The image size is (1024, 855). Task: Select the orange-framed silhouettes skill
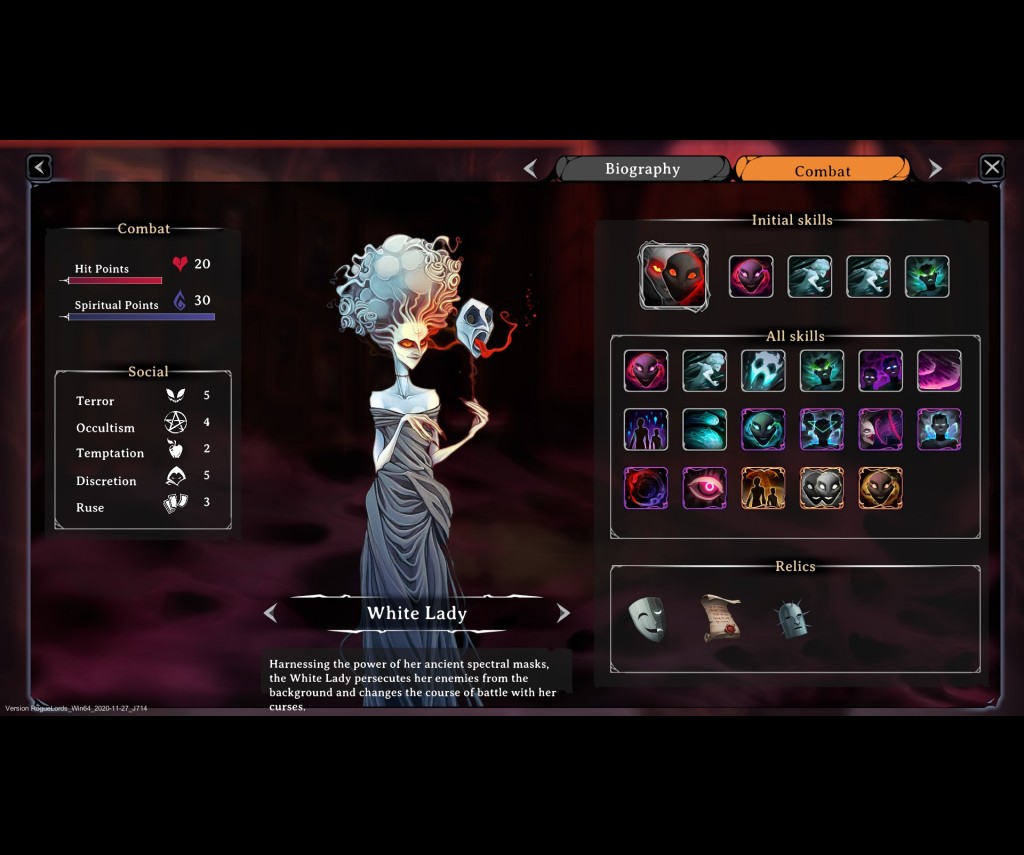point(763,488)
